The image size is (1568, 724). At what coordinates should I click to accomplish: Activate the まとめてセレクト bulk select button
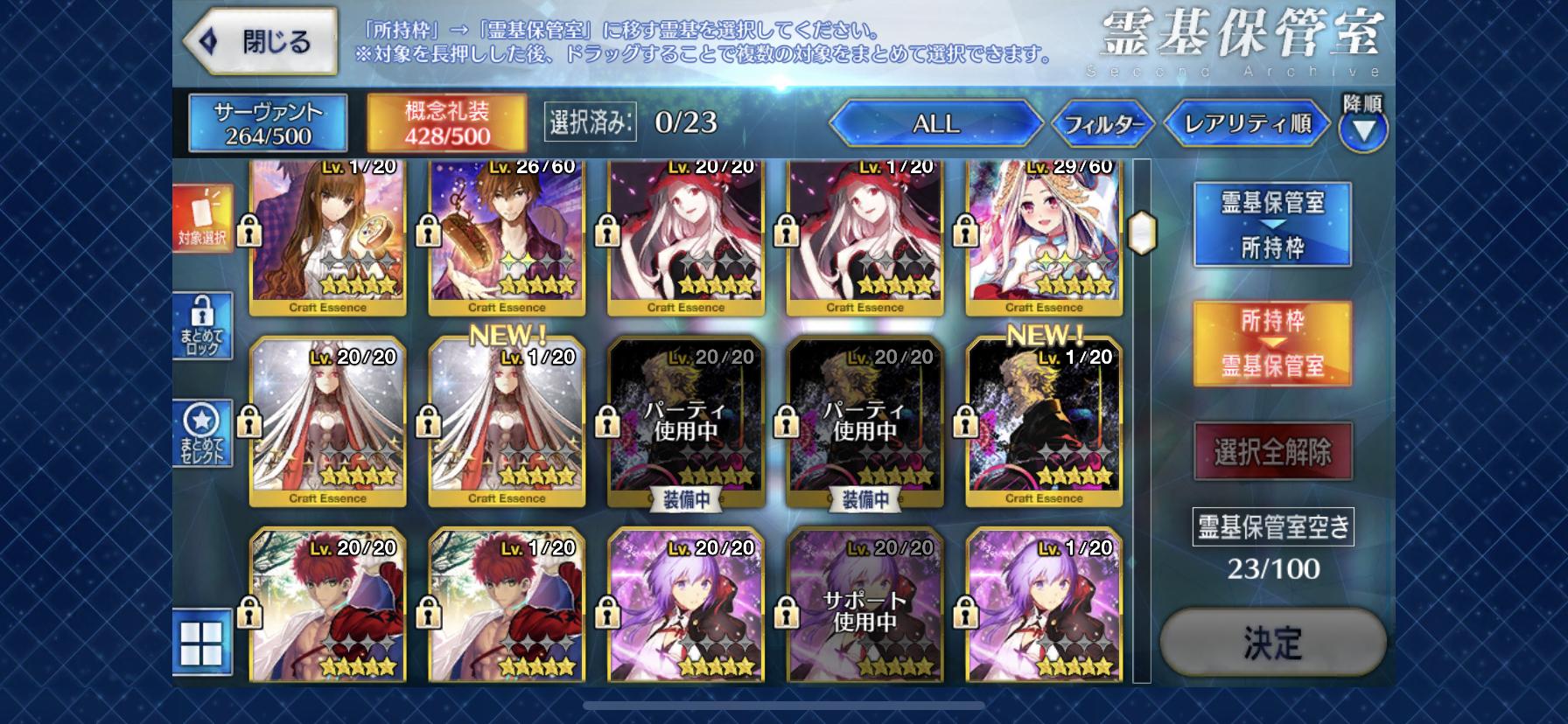pyautogui.click(x=202, y=434)
